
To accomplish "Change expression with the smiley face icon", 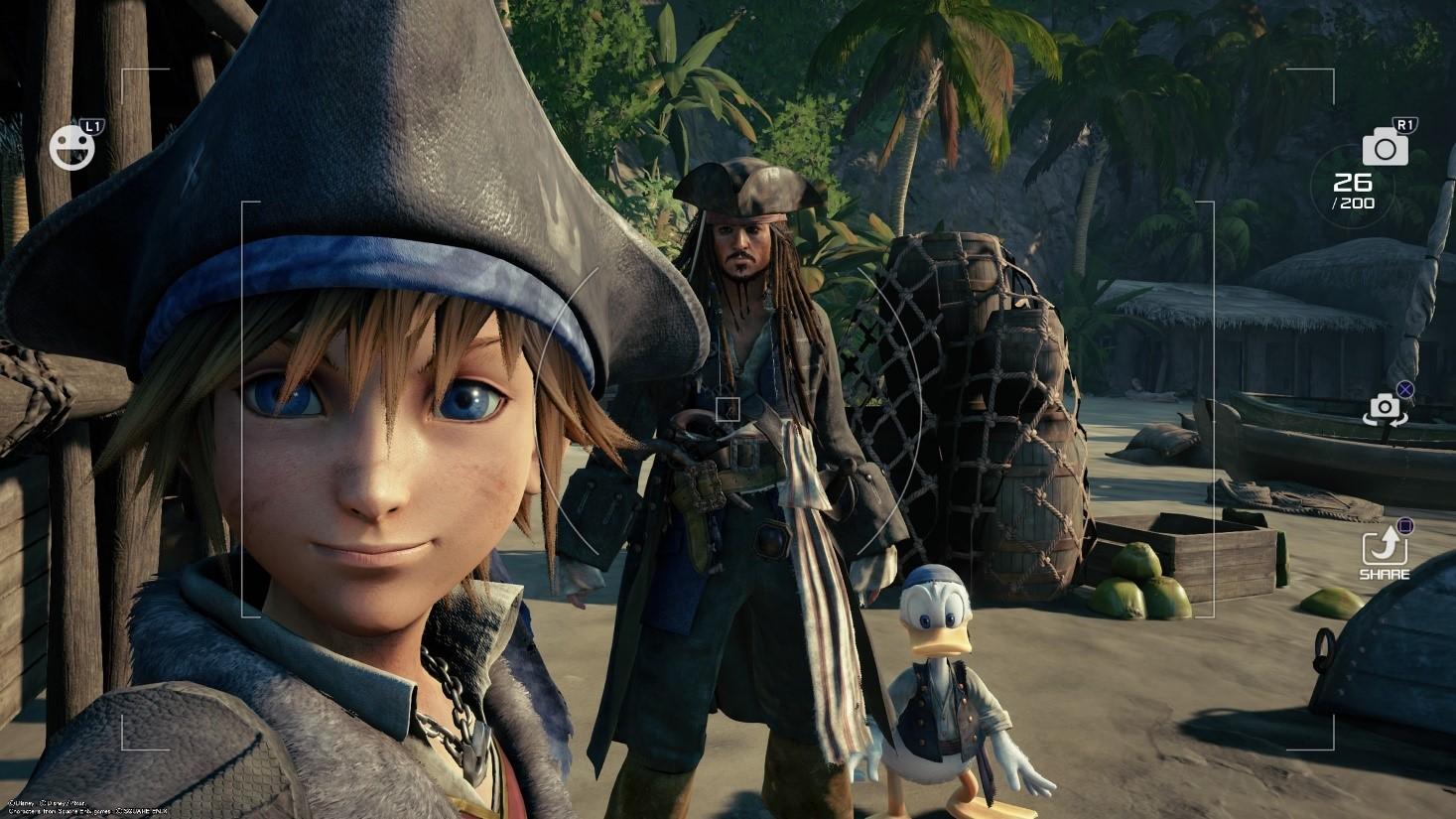I will coord(72,147).
